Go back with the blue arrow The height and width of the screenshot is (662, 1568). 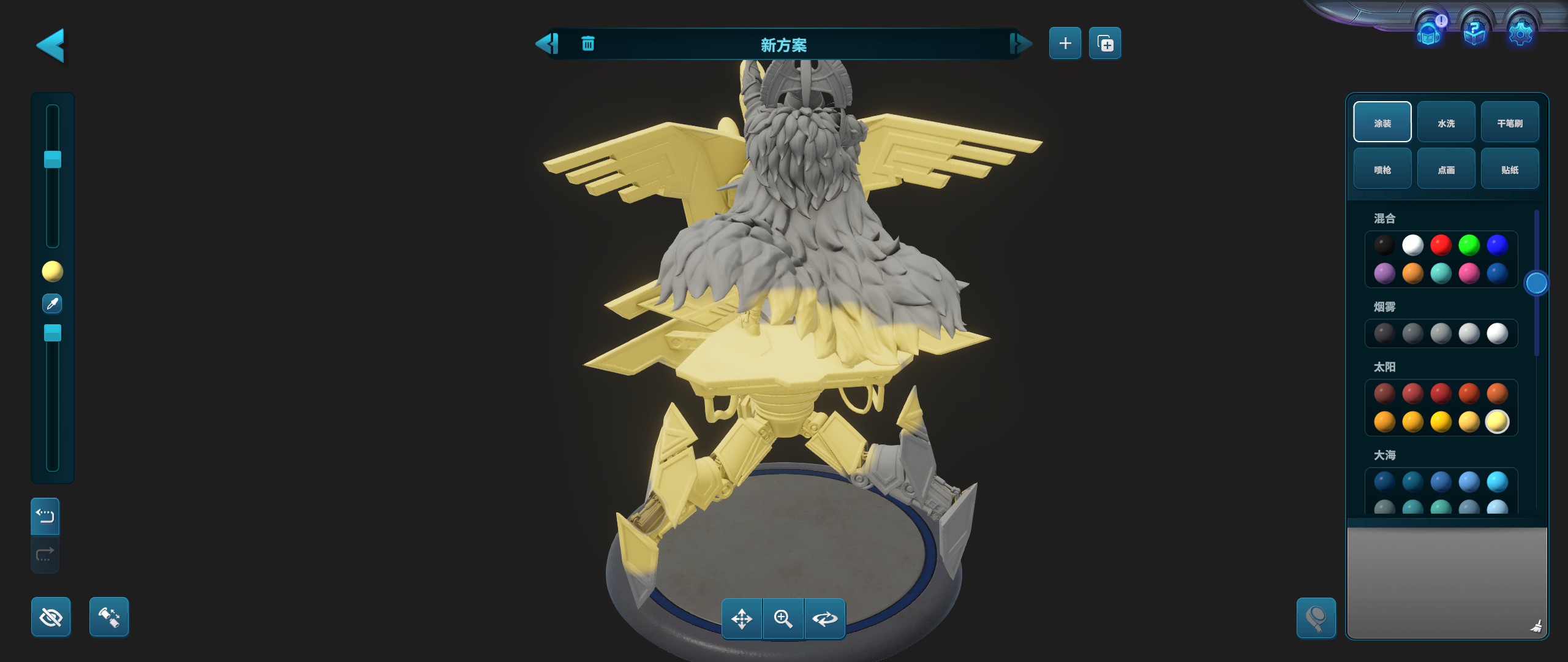coord(51,45)
